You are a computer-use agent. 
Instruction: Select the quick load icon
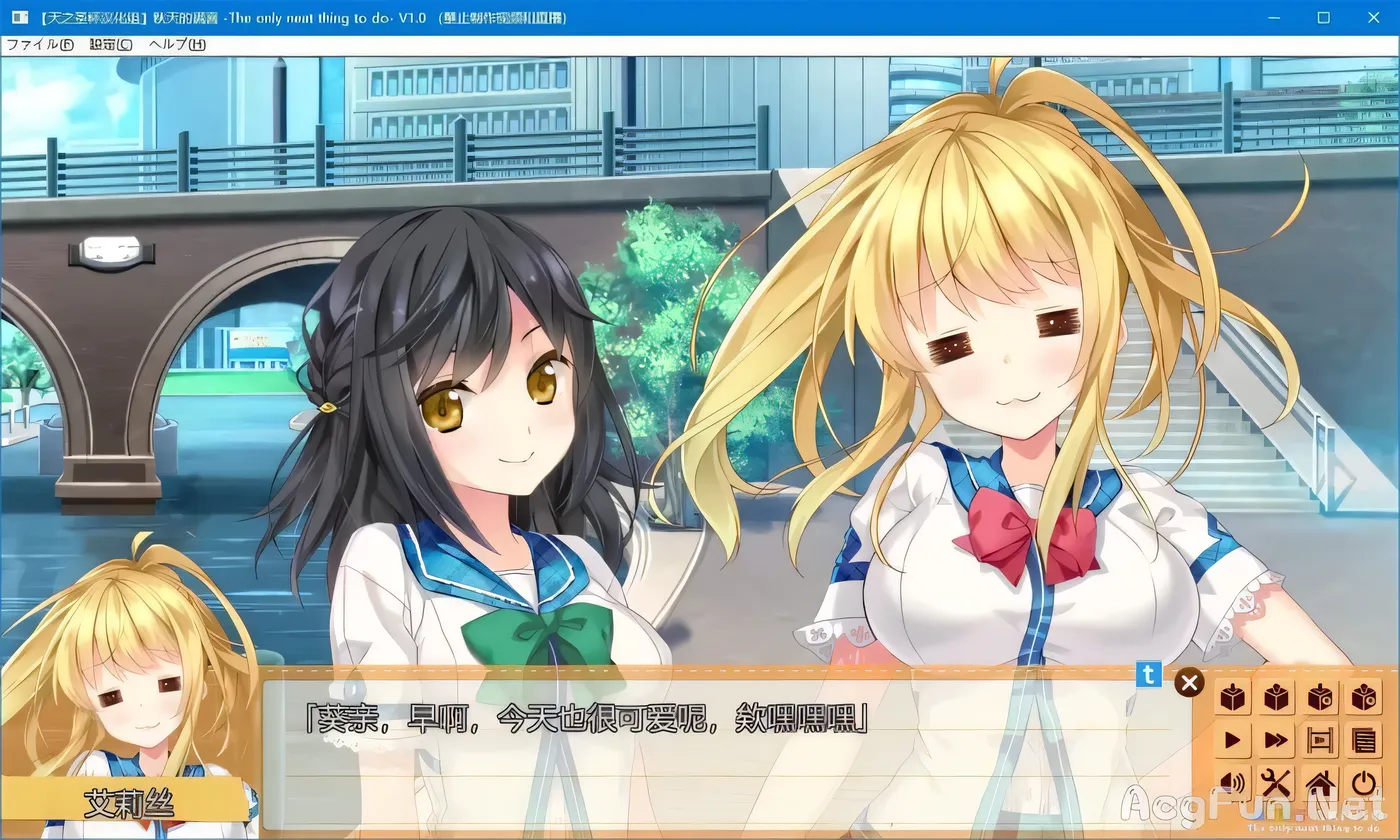[x=1364, y=696]
